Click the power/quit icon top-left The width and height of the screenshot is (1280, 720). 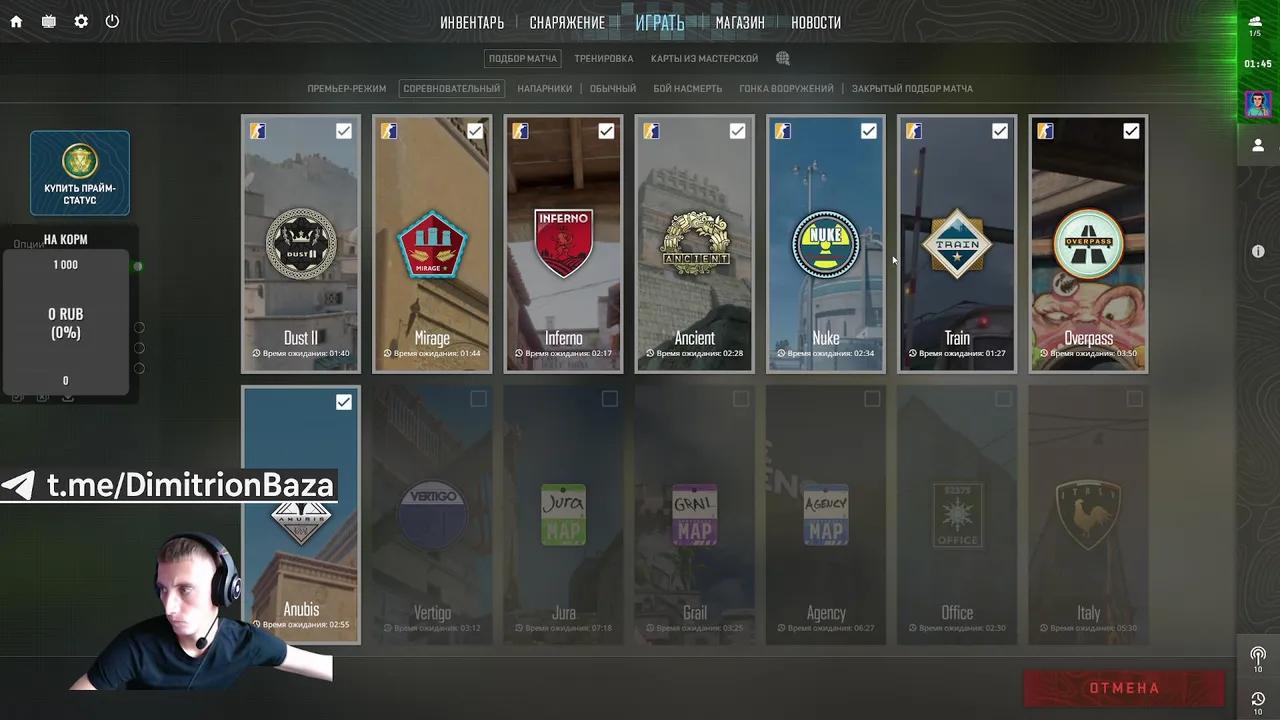click(112, 21)
